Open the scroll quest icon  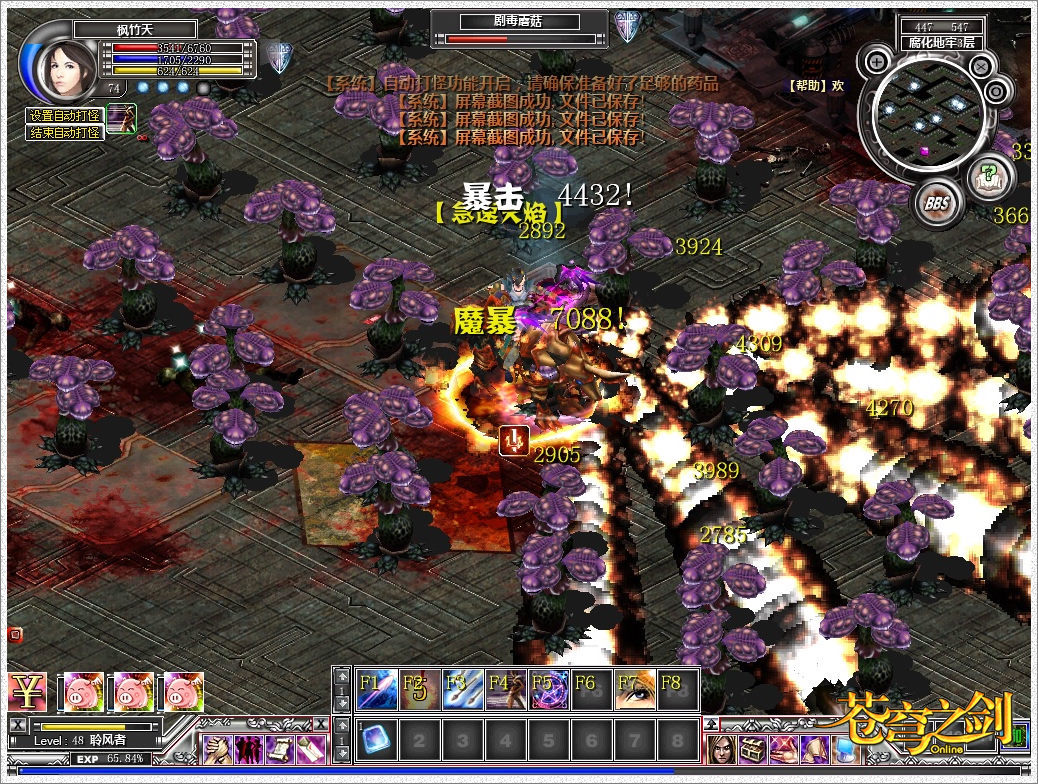[x=280, y=748]
